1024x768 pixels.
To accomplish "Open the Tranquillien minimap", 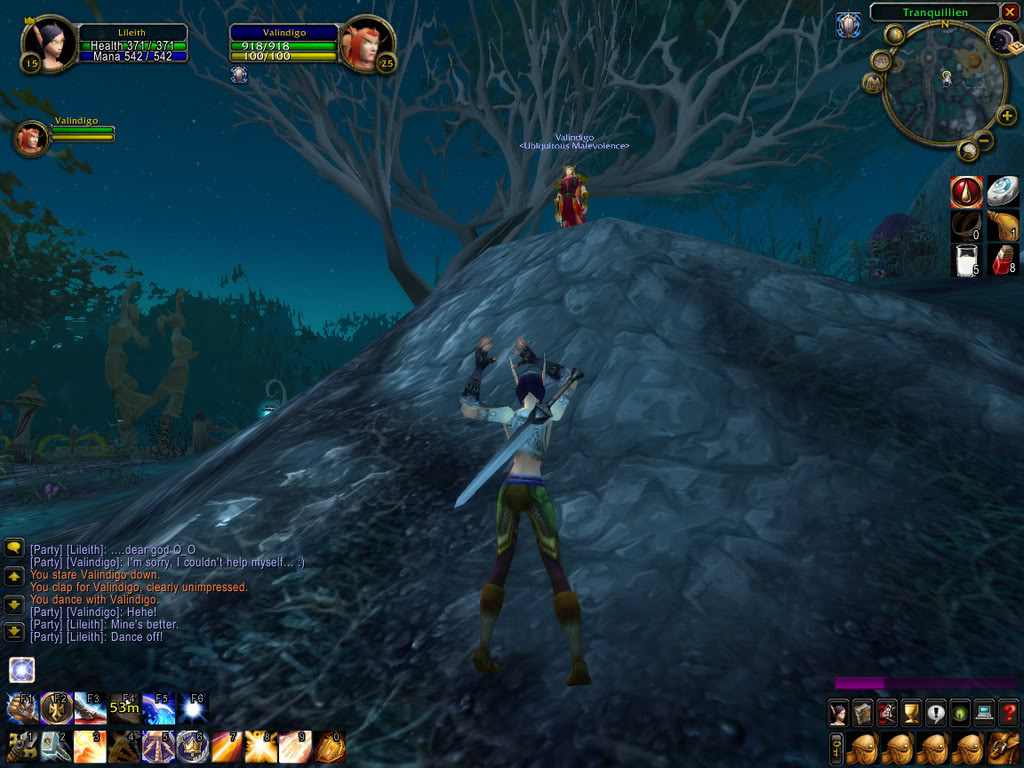I will 944,84.
